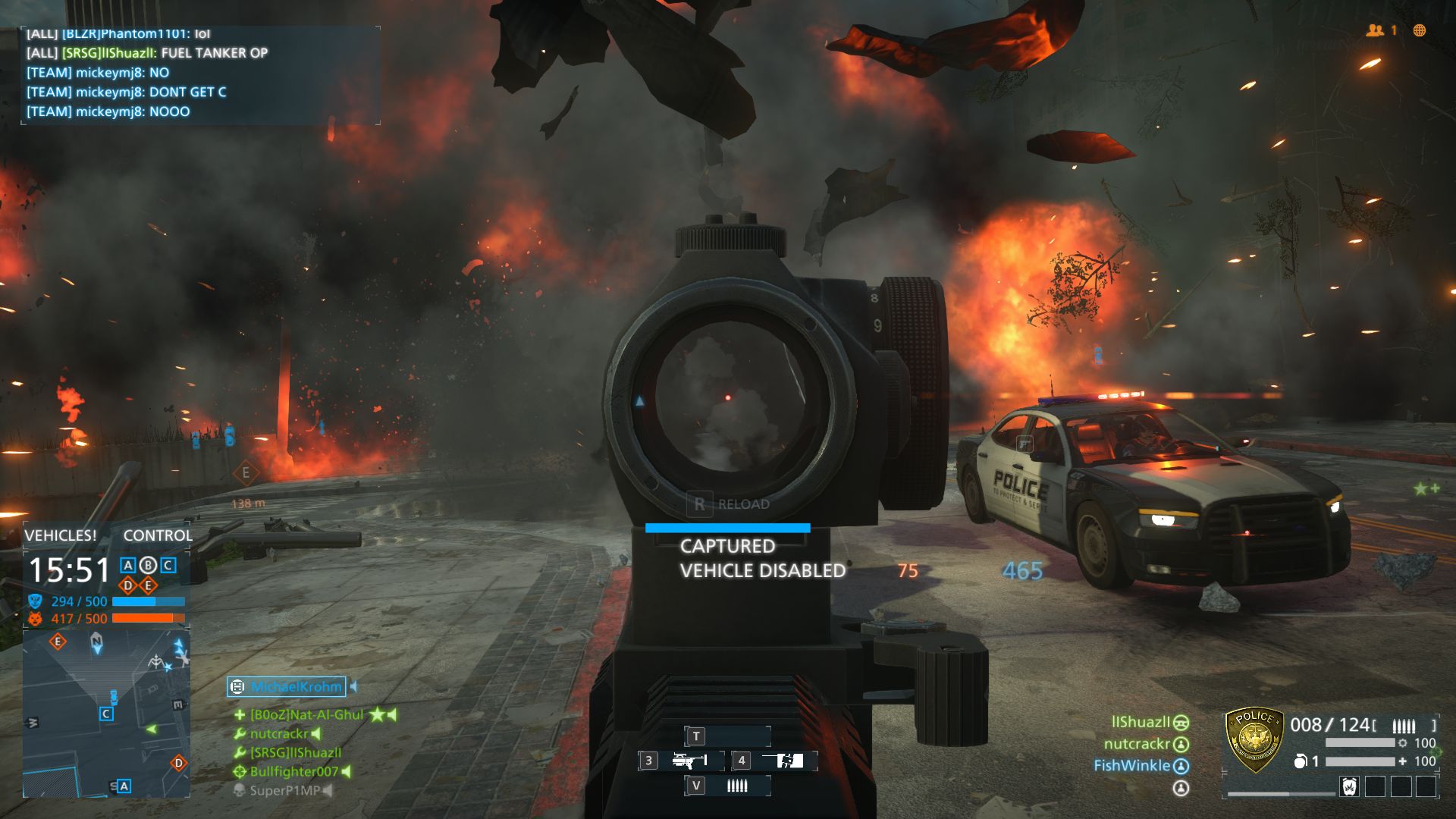Click the chat log box
The width and height of the screenshot is (1456, 819).
coord(200,75)
